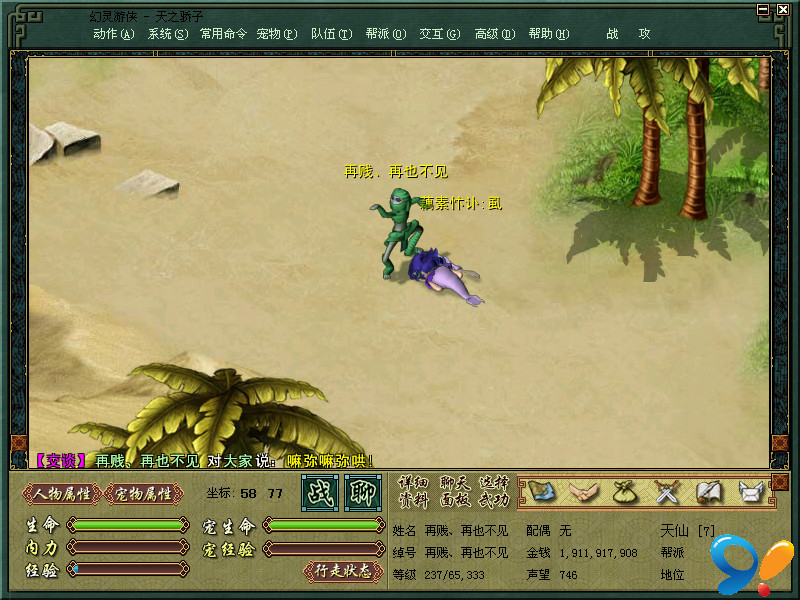
Task: Click the 人物属性 character attributes button
Action: pos(62,493)
